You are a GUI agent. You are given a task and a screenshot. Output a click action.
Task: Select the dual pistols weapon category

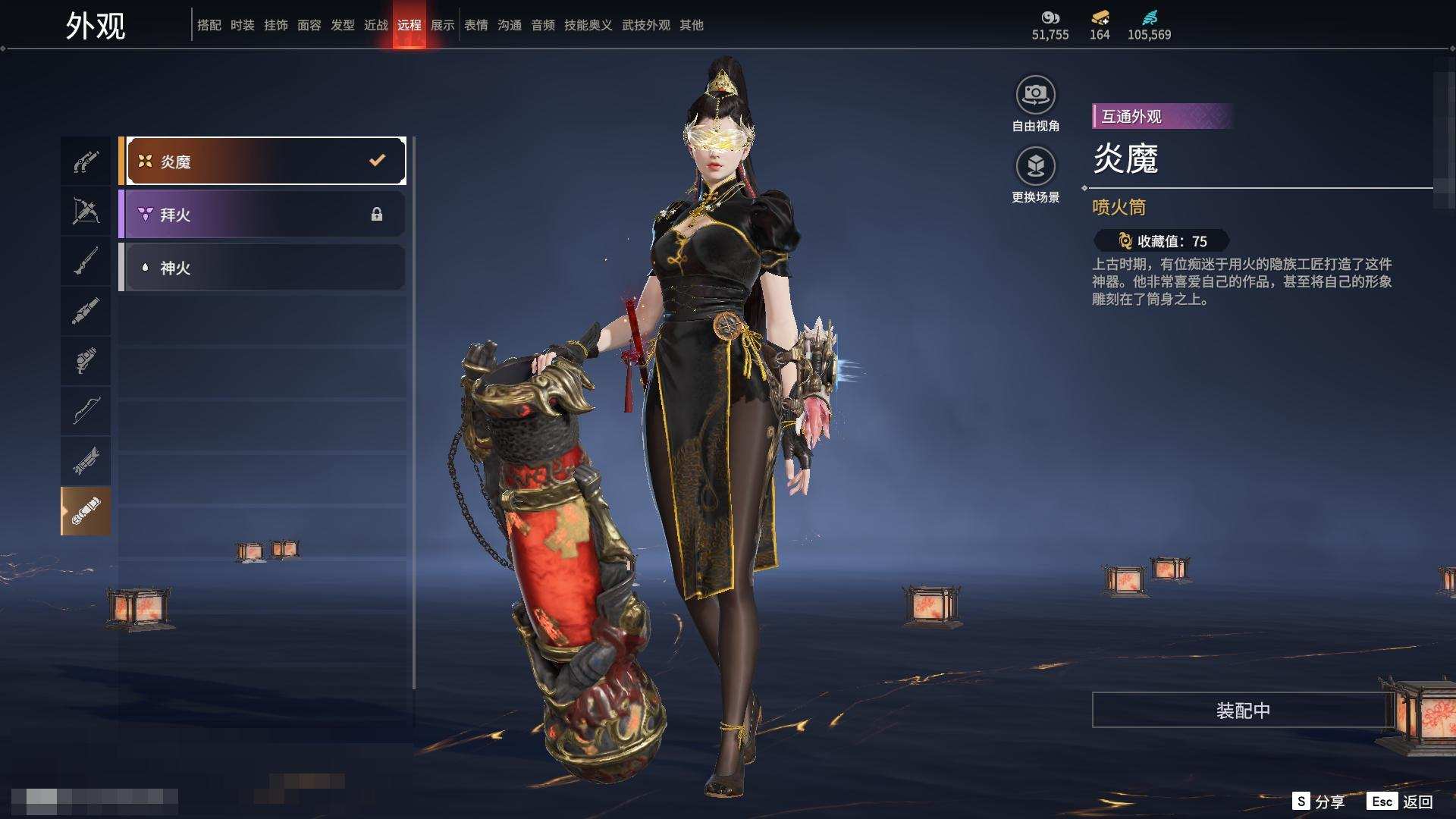pos(86,162)
